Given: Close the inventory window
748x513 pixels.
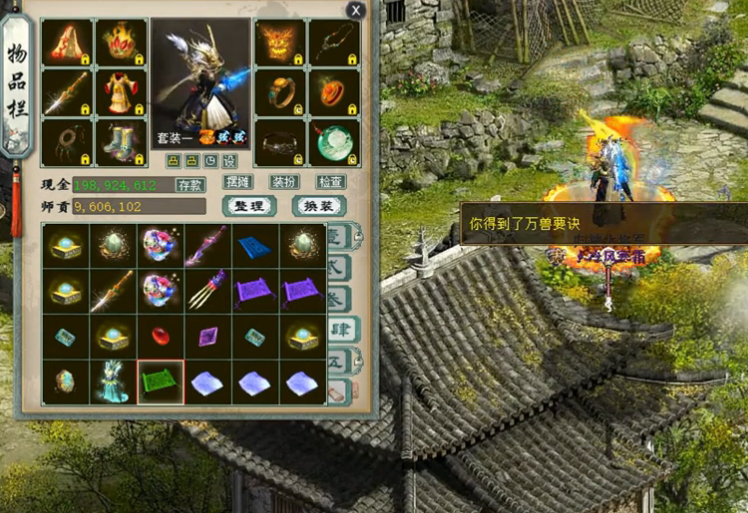Looking at the screenshot, I should pyautogui.click(x=355, y=10).
